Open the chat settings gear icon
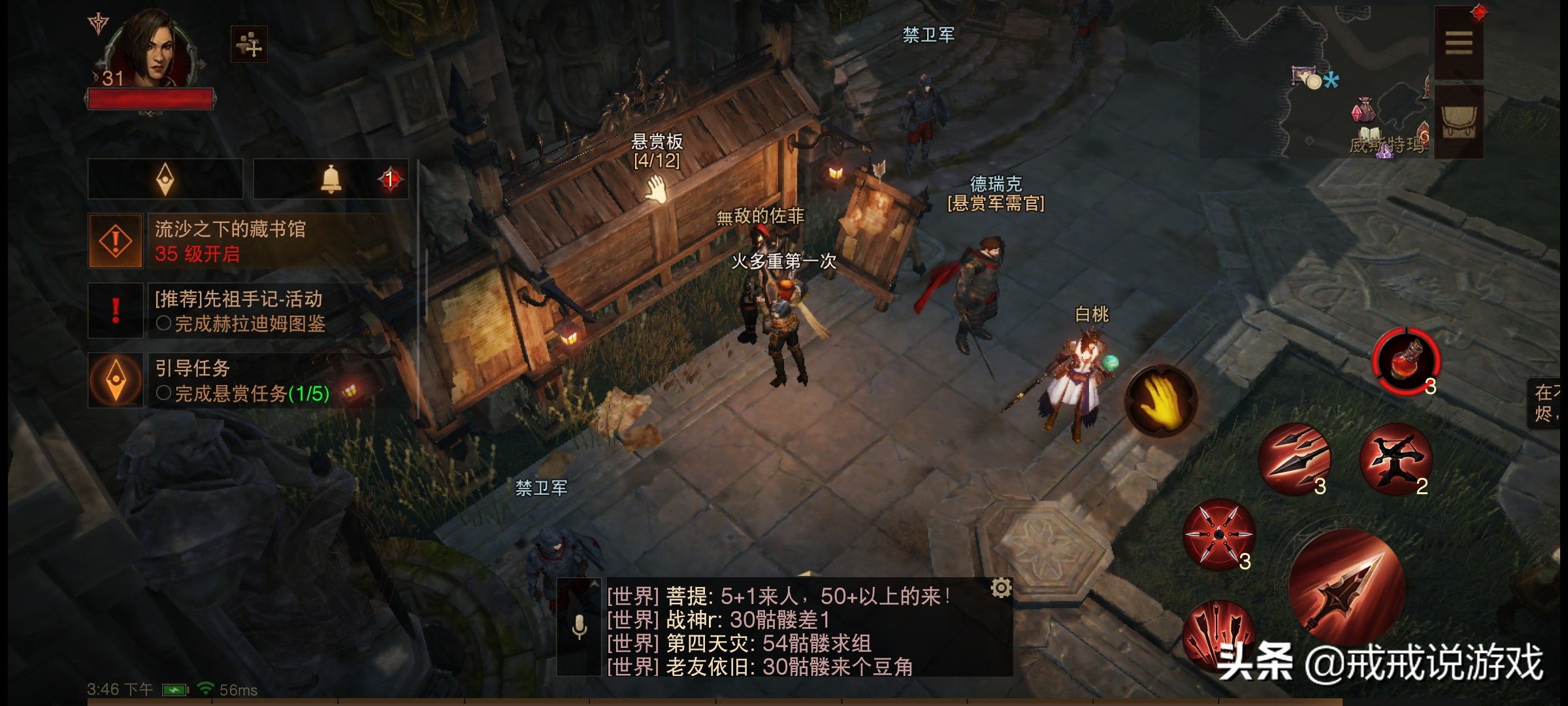This screenshot has width=1568, height=706. point(1002,588)
